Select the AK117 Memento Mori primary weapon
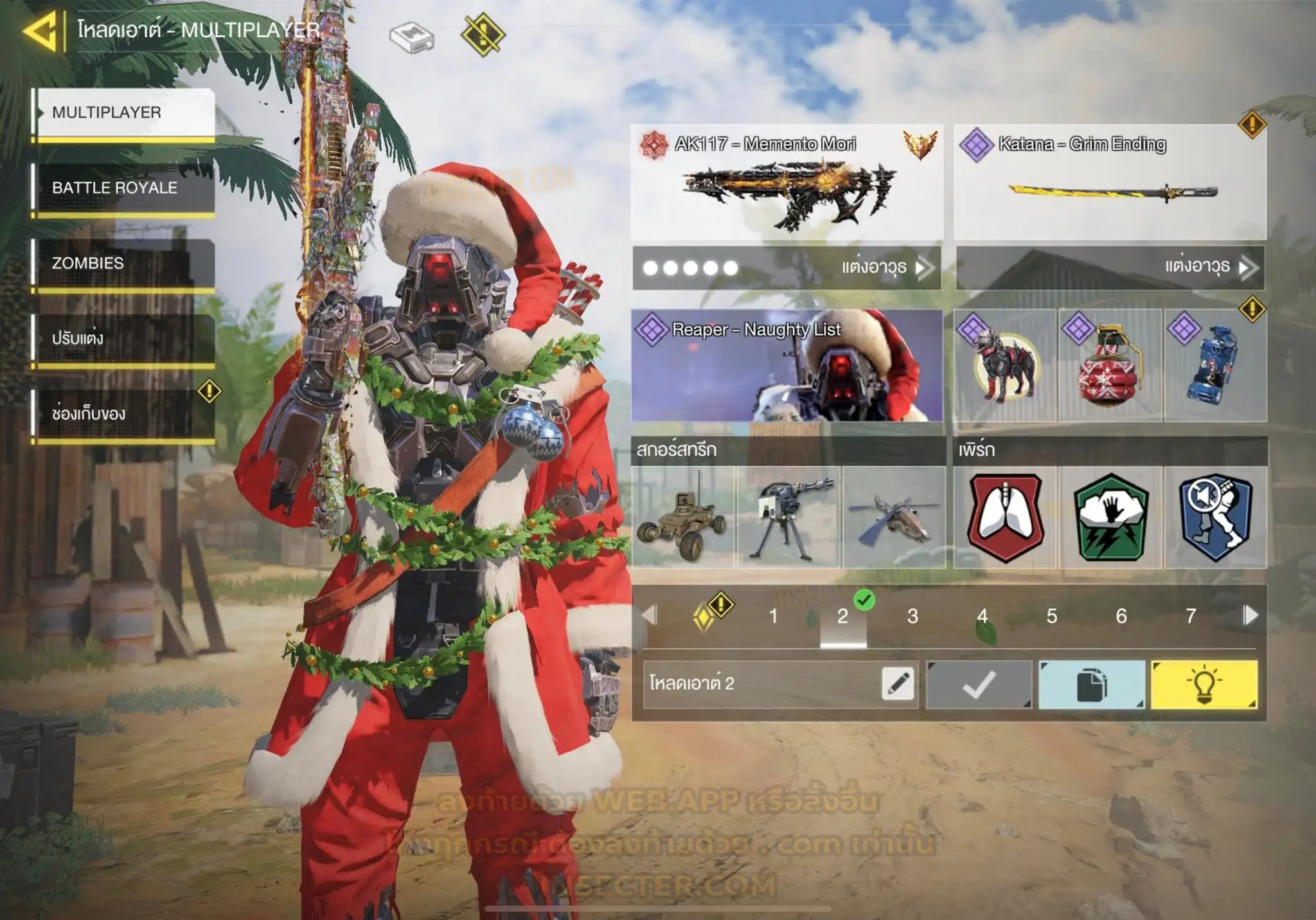 pyautogui.click(x=787, y=183)
